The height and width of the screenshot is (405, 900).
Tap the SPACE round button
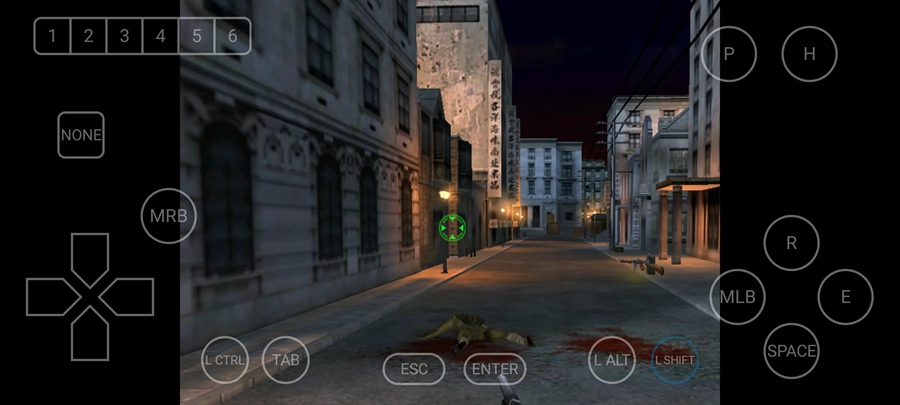(x=791, y=351)
